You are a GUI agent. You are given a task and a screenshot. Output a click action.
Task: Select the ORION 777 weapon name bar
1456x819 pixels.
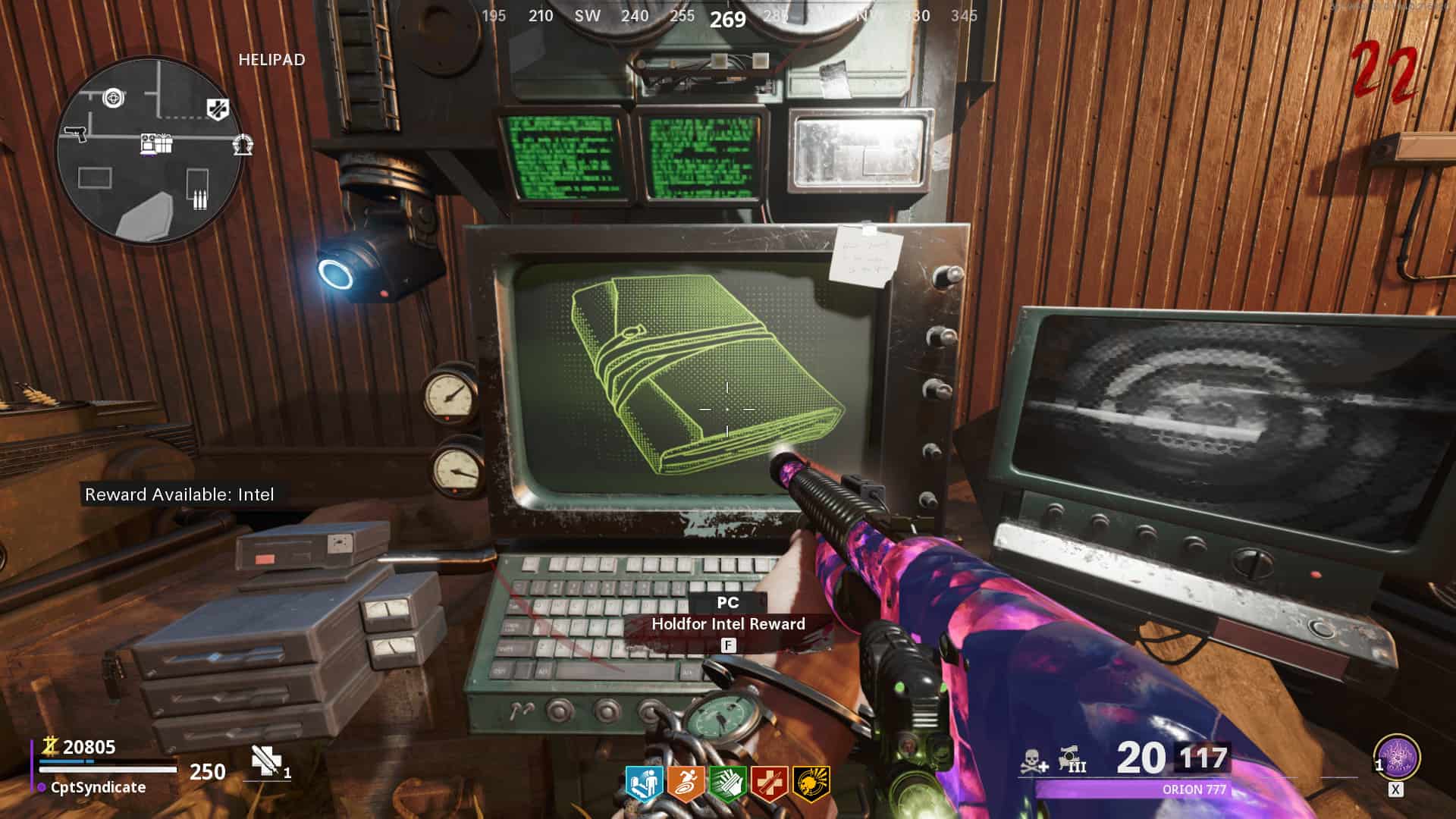click(1194, 789)
